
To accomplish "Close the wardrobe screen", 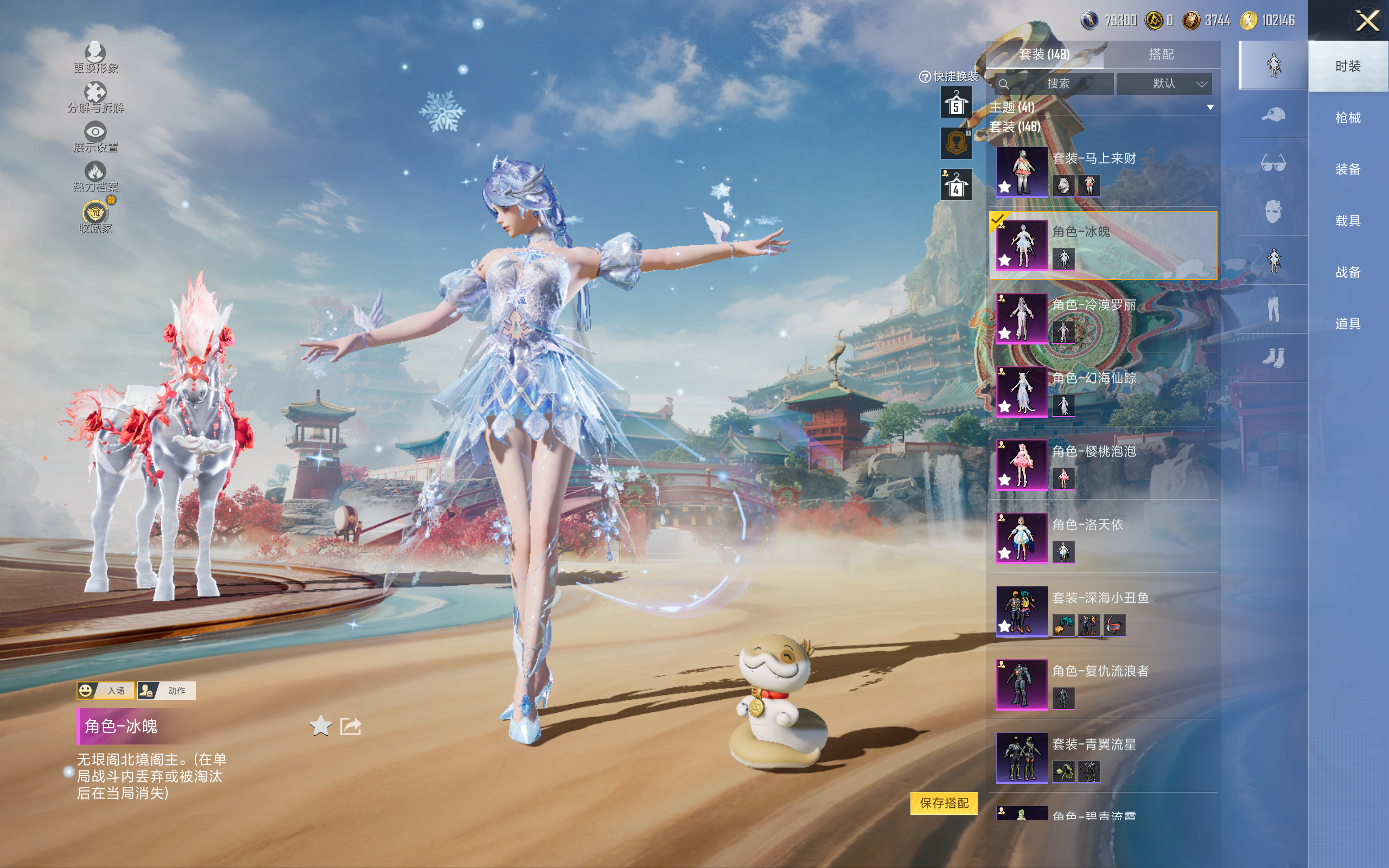I will coord(1367,21).
